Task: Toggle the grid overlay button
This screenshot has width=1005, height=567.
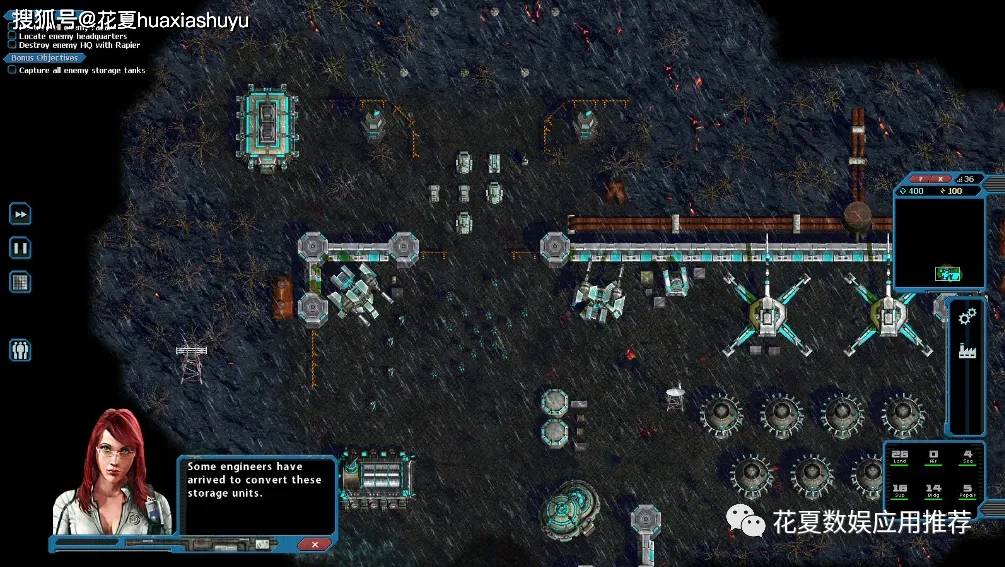Action: [x=21, y=281]
